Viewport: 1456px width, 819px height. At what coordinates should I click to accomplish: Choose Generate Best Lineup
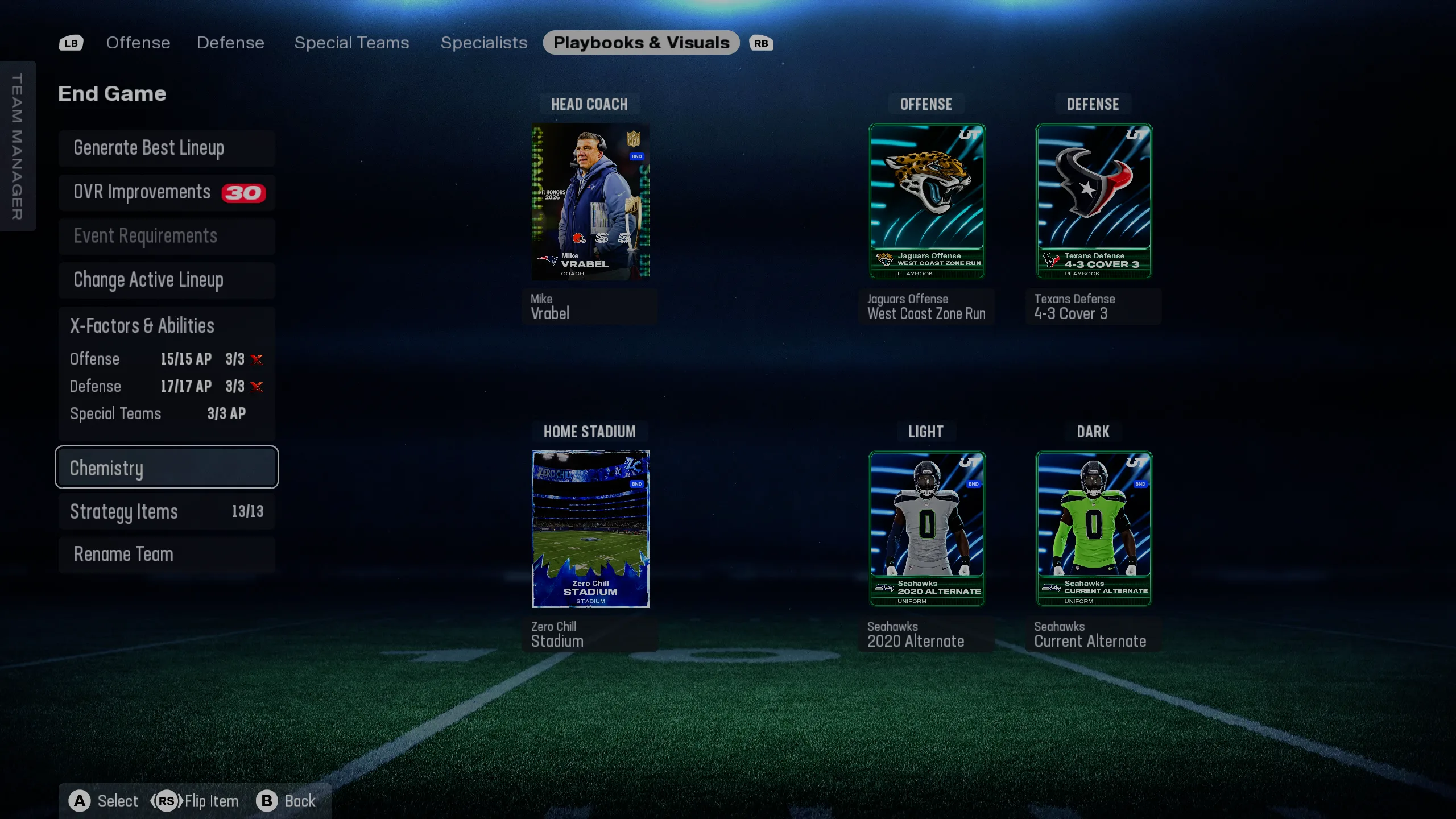click(x=167, y=148)
